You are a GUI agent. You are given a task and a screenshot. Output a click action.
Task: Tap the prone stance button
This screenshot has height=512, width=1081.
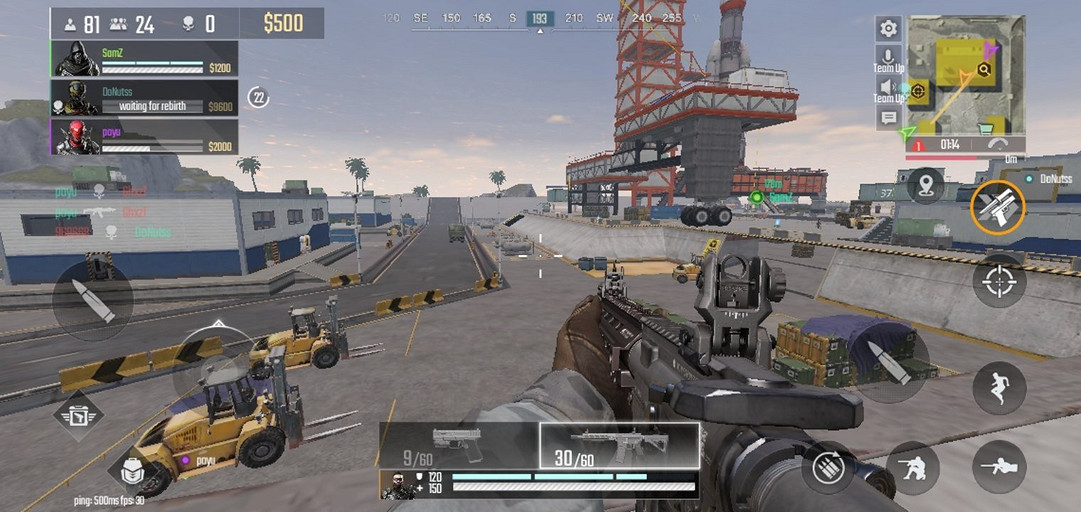[999, 467]
